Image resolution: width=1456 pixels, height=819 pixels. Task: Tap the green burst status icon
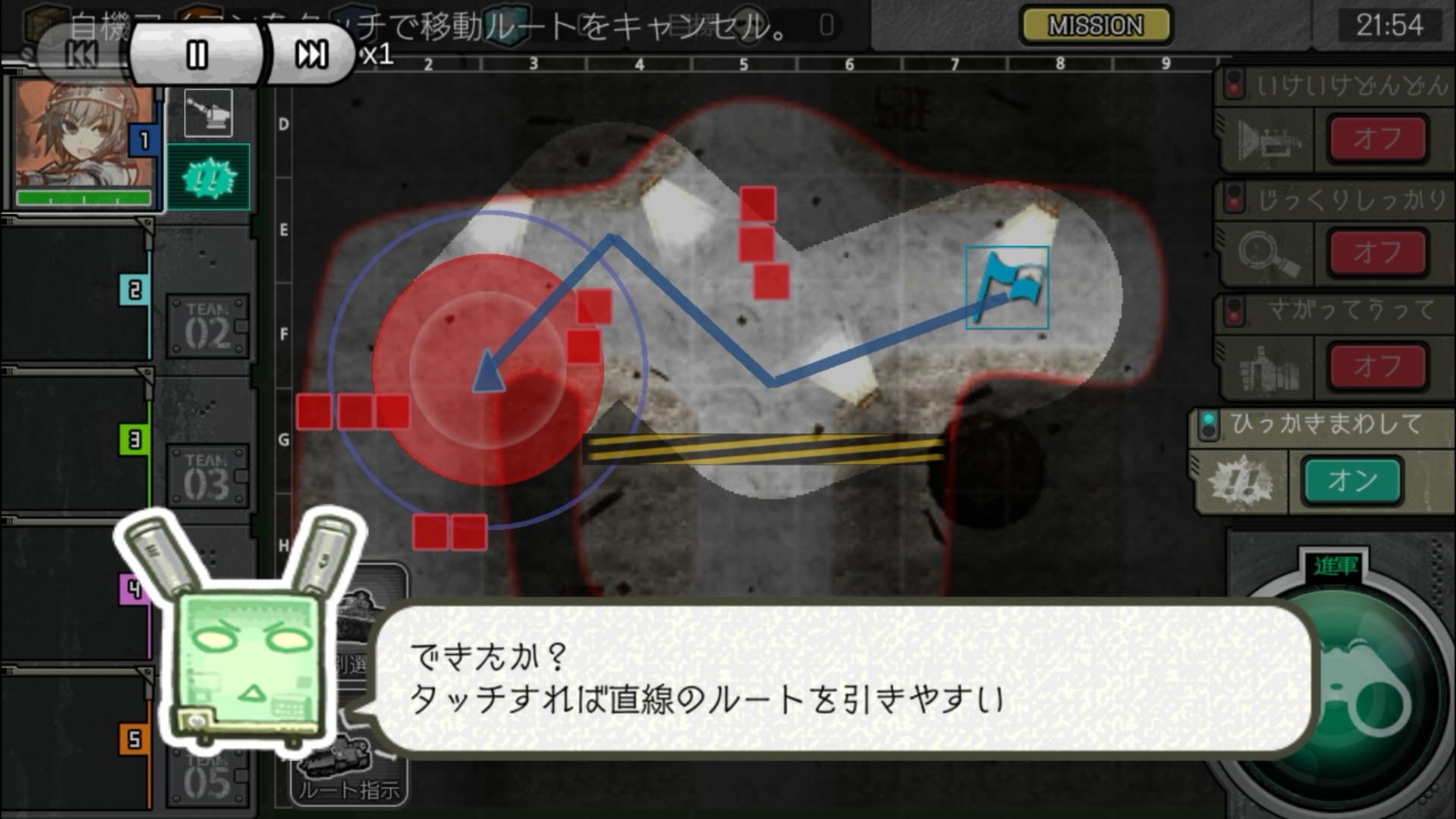pyautogui.click(x=209, y=177)
